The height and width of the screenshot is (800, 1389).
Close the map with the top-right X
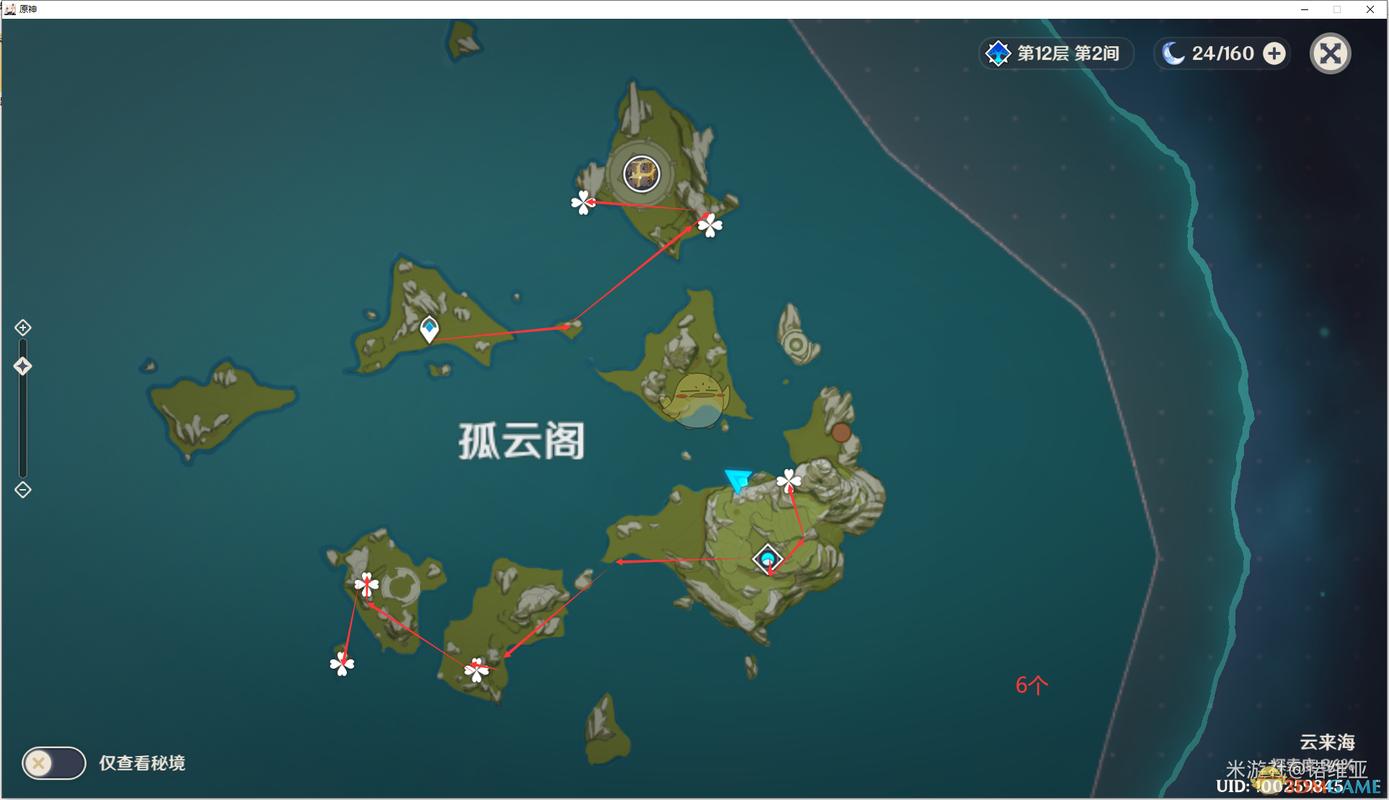tap(1330, 53)
